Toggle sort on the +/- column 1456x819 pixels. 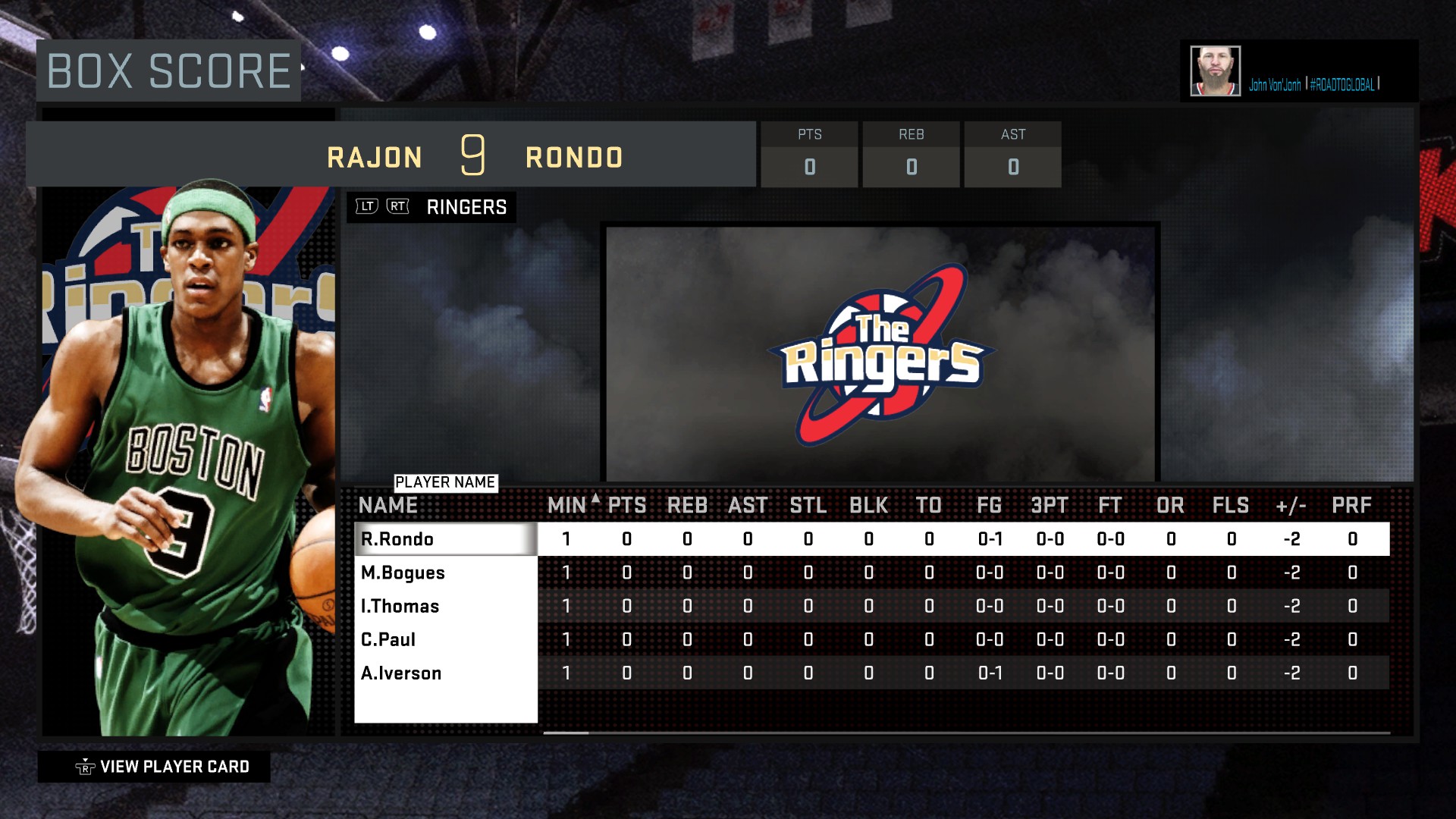[x=1291, y=504]
